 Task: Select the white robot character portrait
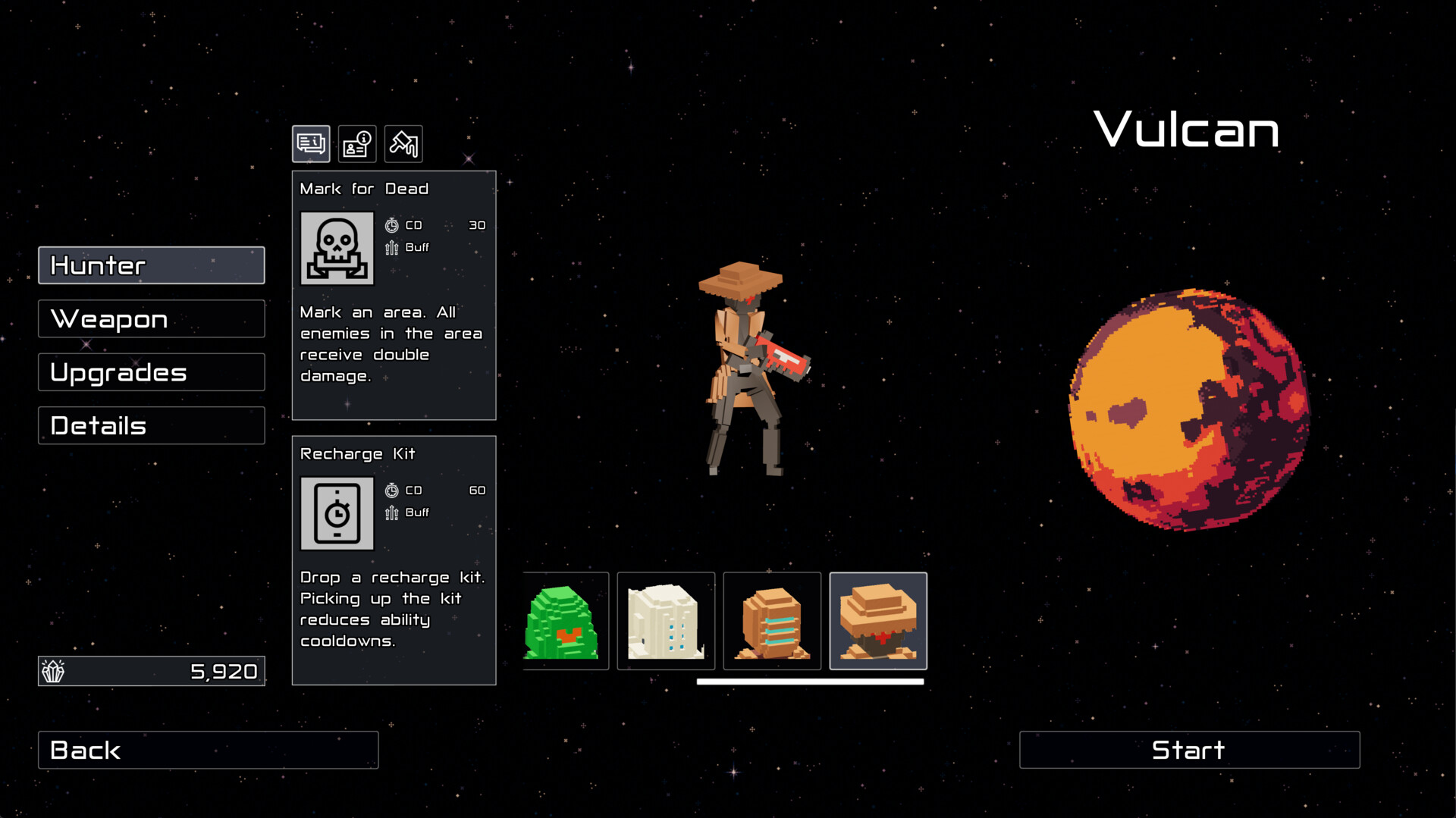pyautogui.click(x=667, y=620)
